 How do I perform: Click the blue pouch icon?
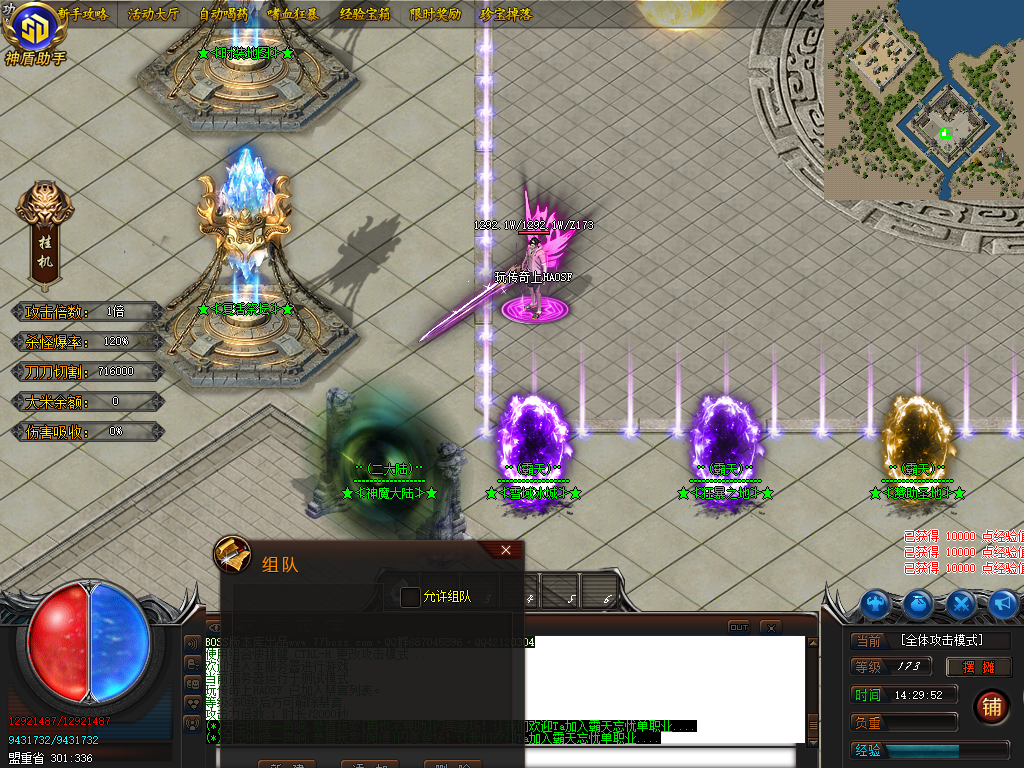(919, 603)
